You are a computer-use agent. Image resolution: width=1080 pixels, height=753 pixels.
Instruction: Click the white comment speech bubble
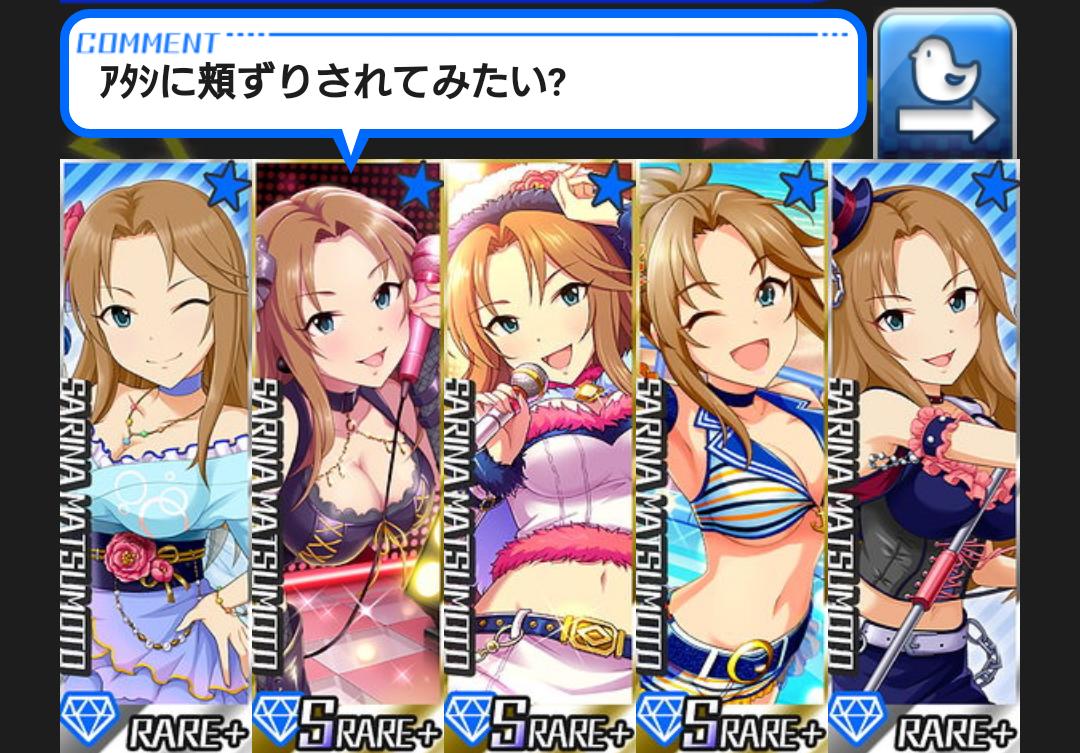point(462,75)
